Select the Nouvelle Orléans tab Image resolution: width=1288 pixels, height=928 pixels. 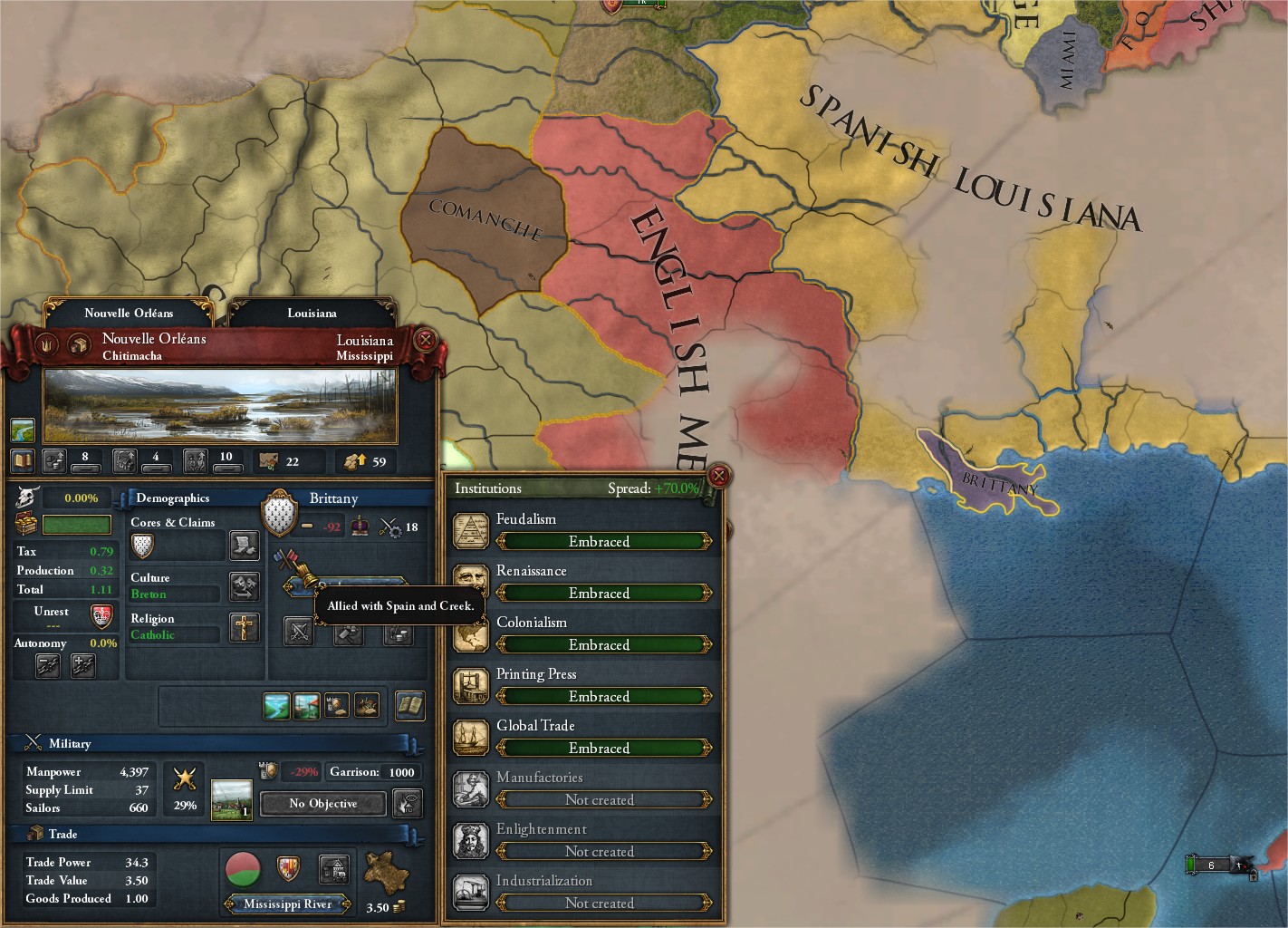[x=130, y=313]
